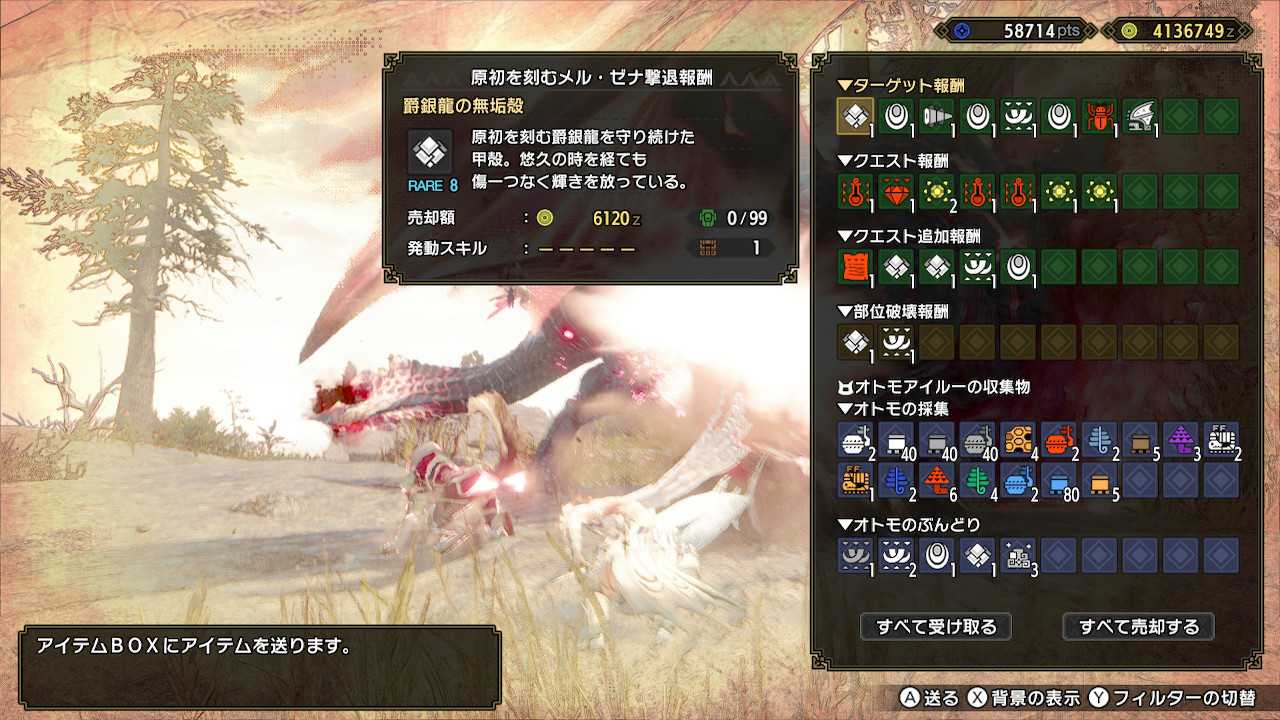Viewport: 1280px width, 720px height.
Task: Collapse the クエスト追加報酬 section header
Action: click(909, 236)
